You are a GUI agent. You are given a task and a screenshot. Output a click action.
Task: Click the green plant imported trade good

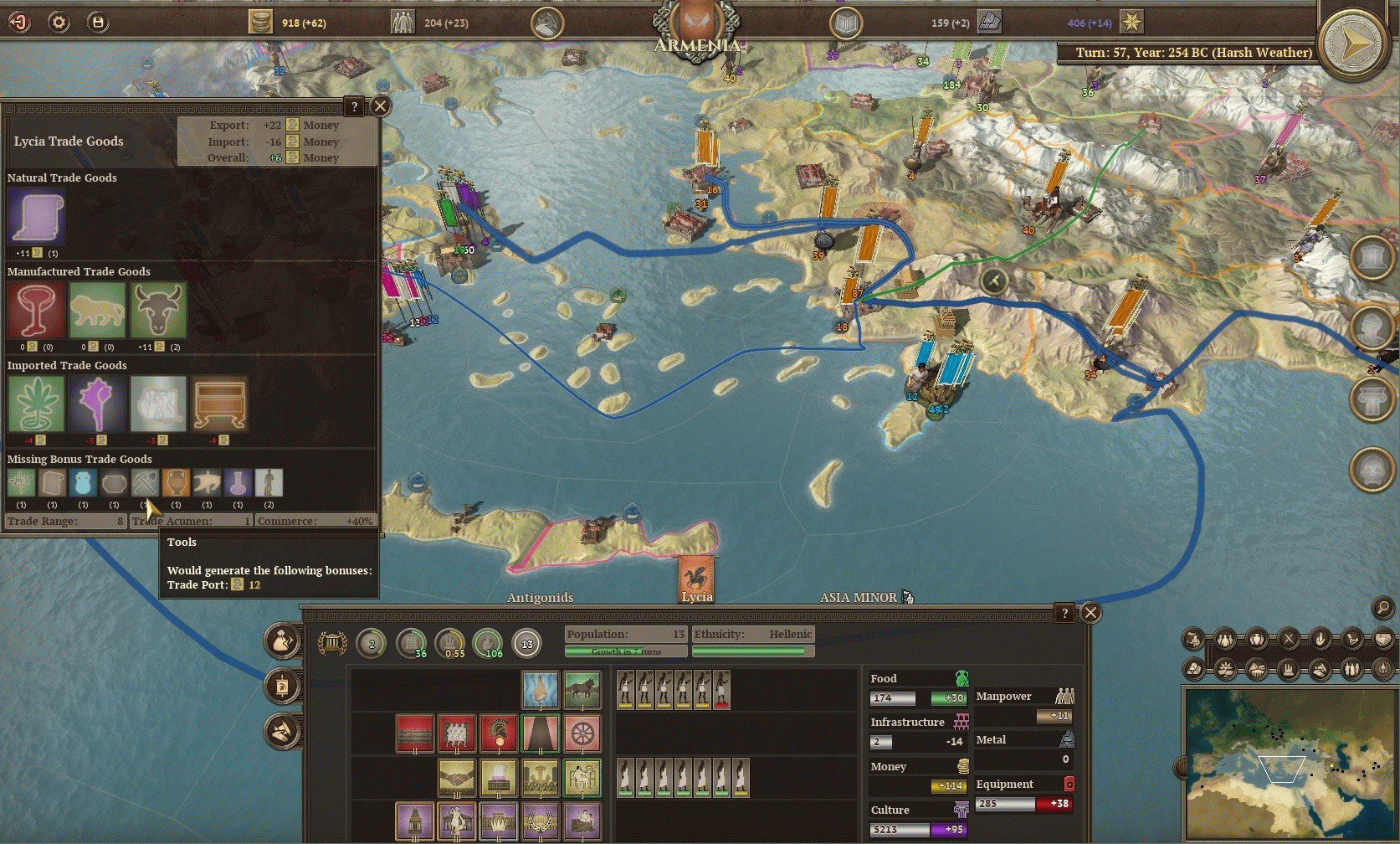pyautogui.click(x=36, y=404)
